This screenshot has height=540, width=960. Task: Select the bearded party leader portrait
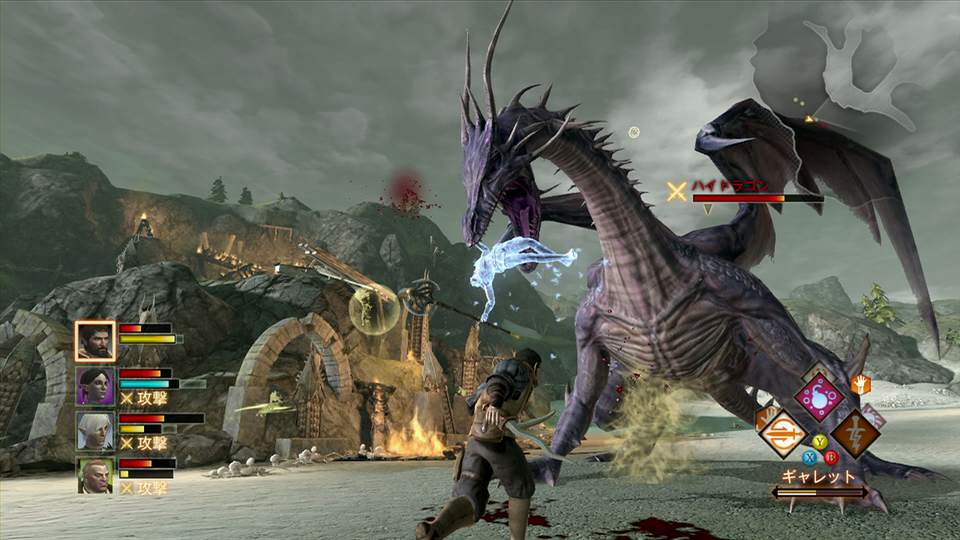(95, 340)
